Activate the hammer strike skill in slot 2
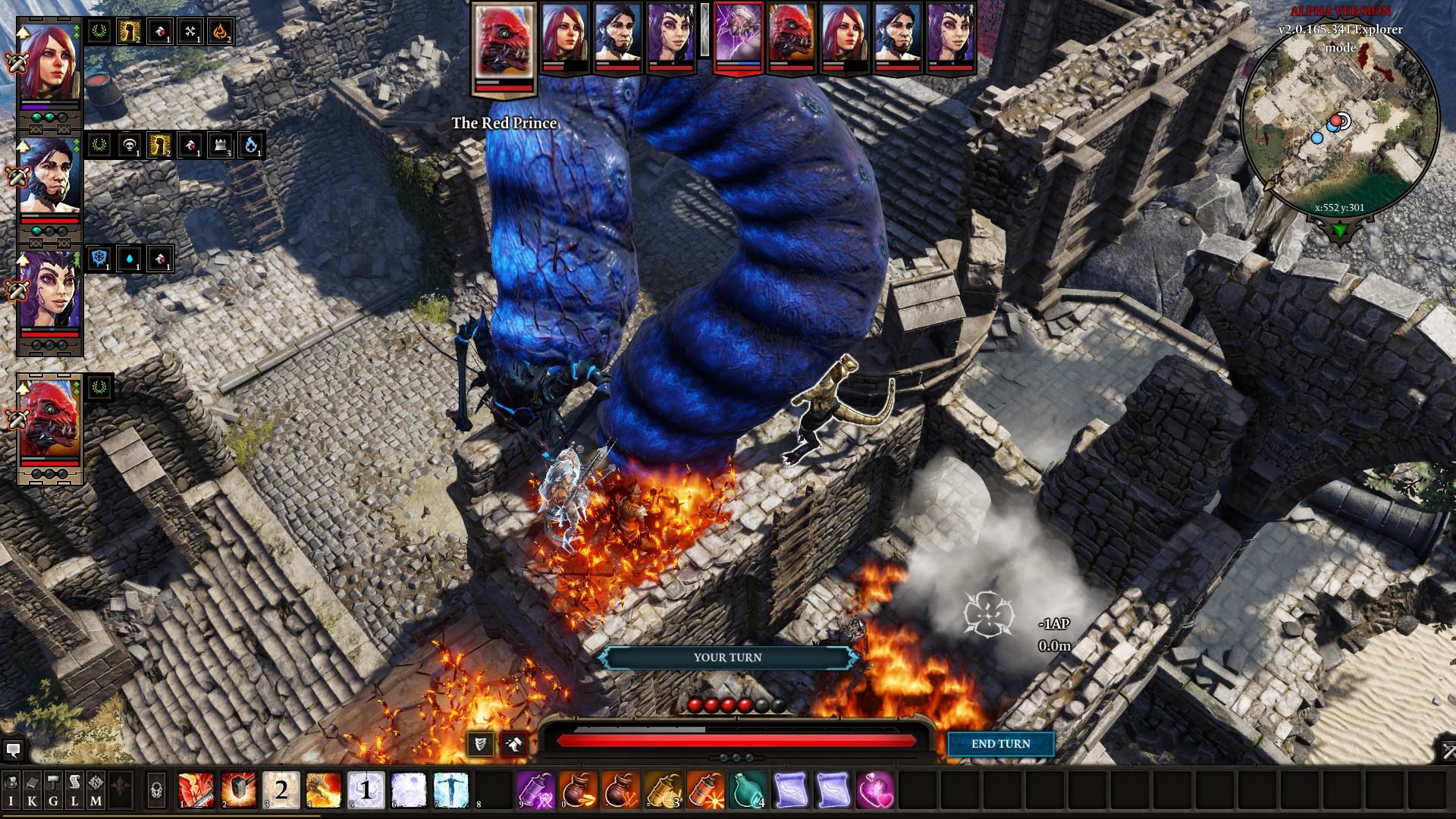Screen dimensions: 1456x819 (238, 790)
